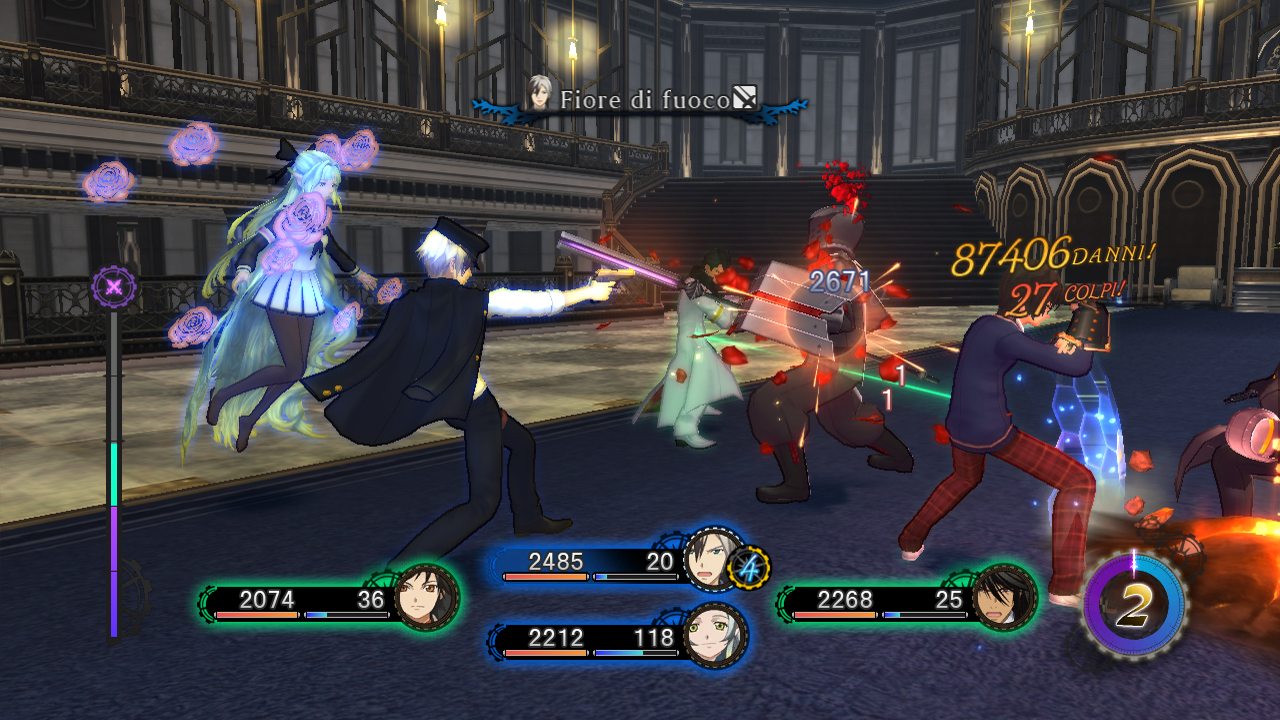
Task: Click the character portrait on the arte banner
Action: pyautogui.click(x=541, y=94)
